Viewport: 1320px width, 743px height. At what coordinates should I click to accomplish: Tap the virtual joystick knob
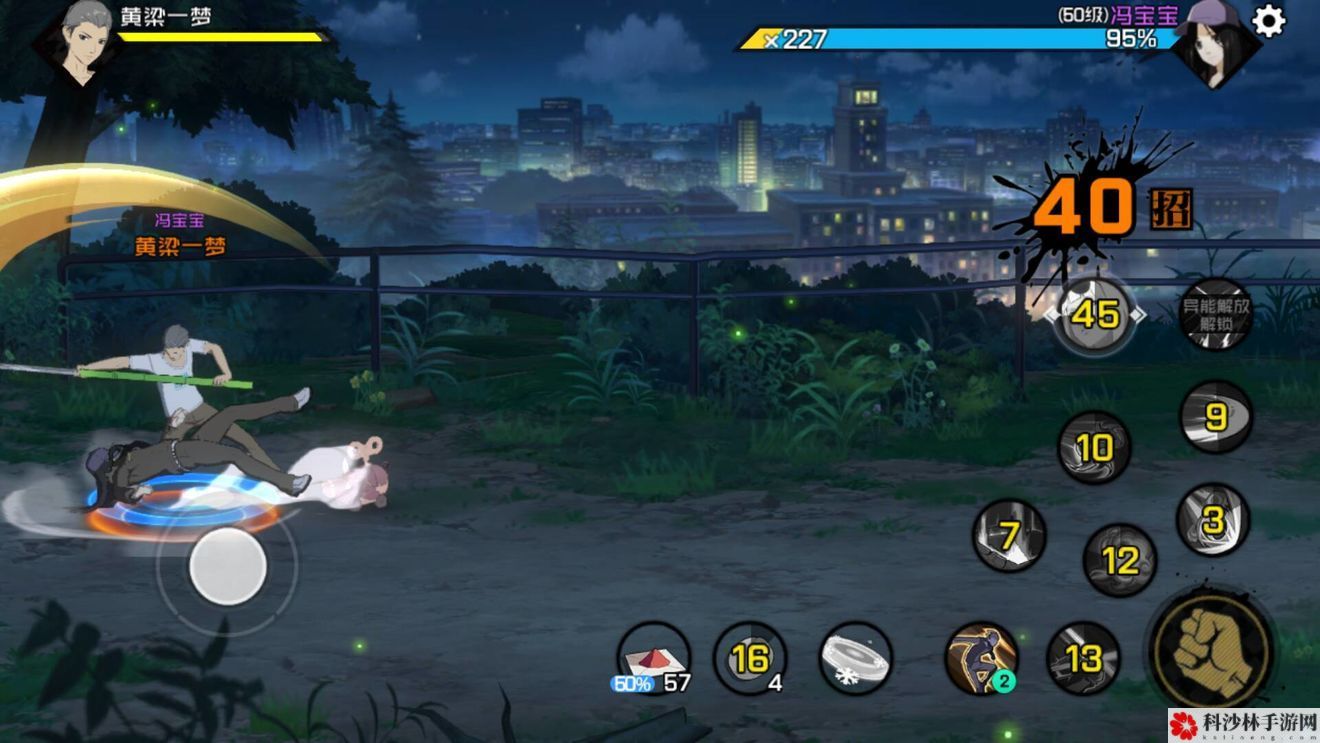pyautogui.click(x=228, y=567)
